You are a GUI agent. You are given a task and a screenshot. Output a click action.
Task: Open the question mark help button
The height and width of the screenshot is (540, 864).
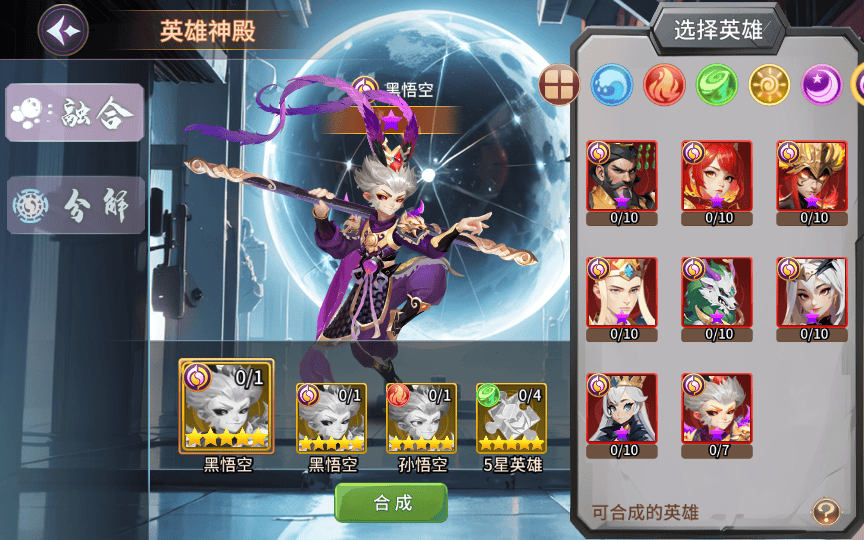coord(825,513)
